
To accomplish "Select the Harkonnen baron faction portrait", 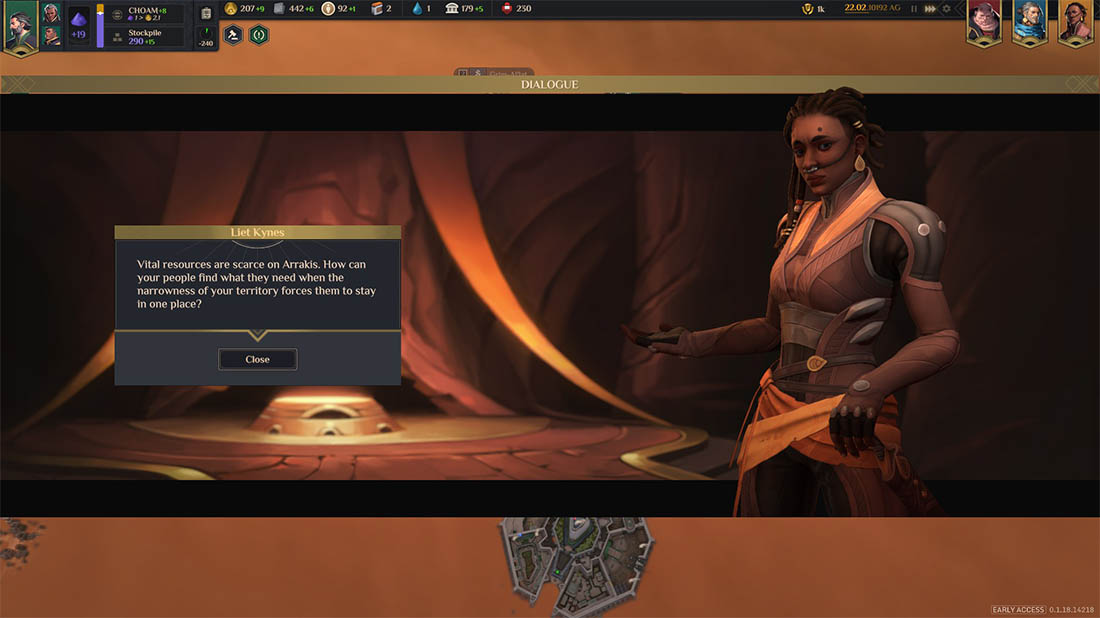I will click(x=983, y=21).
